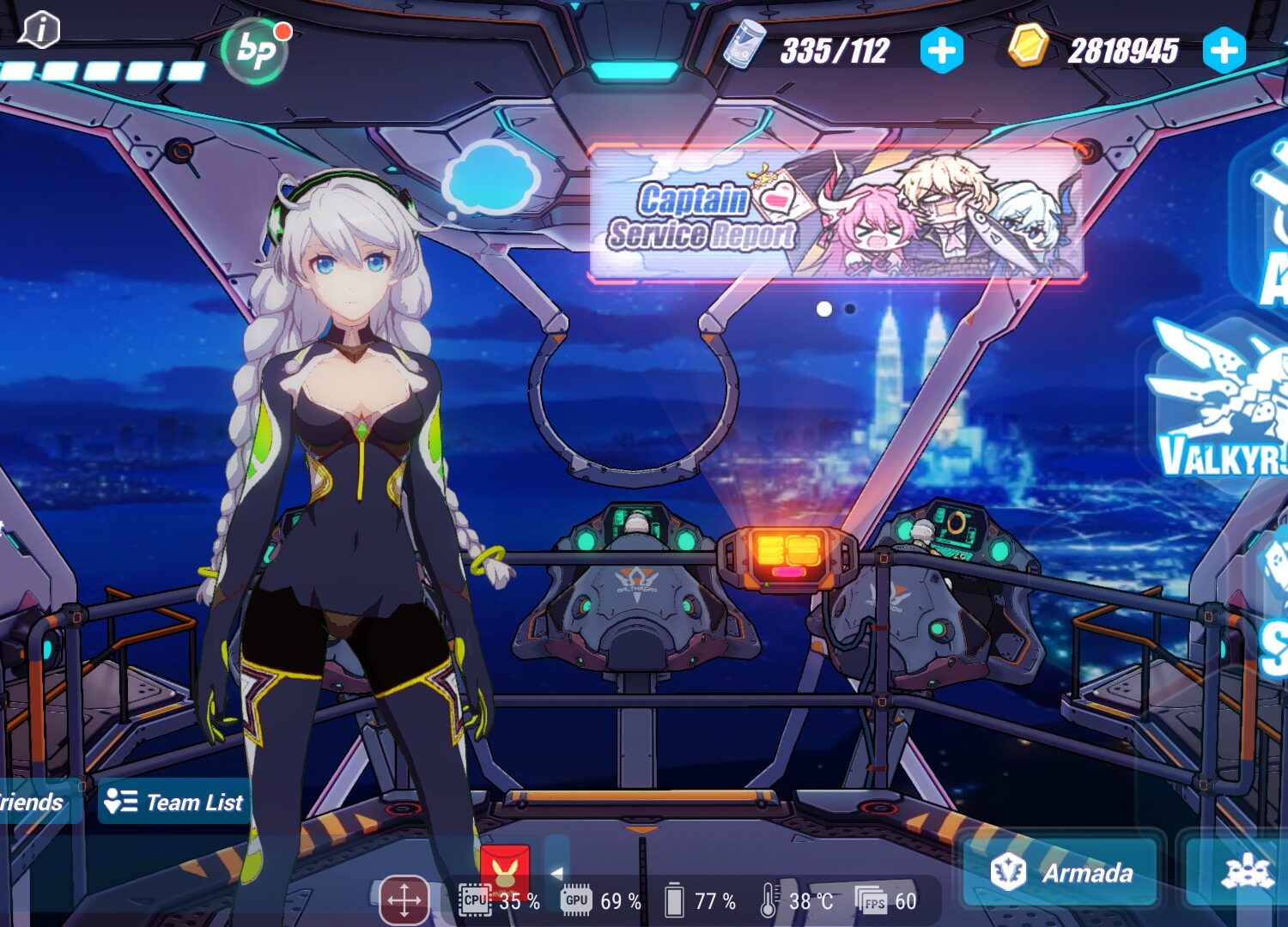This screenshot has width=1288, height=927.
Task: Add stamina with the plus button
Action: coord(941,51)
